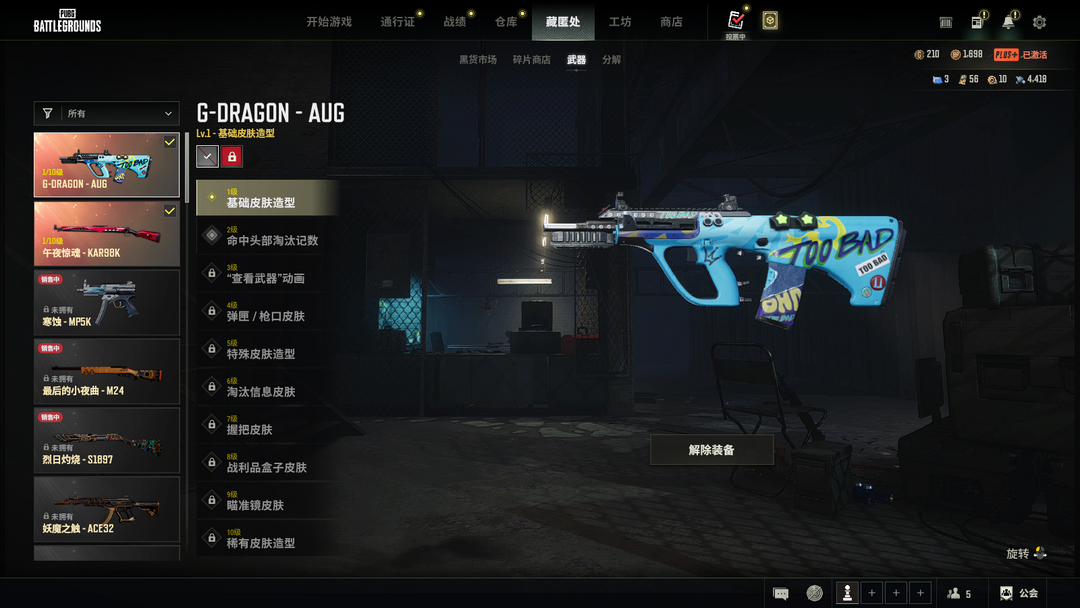Open the 所有 filter dropdown
Viewport: 1080px width, 608px height.
(x=107, y=114)
